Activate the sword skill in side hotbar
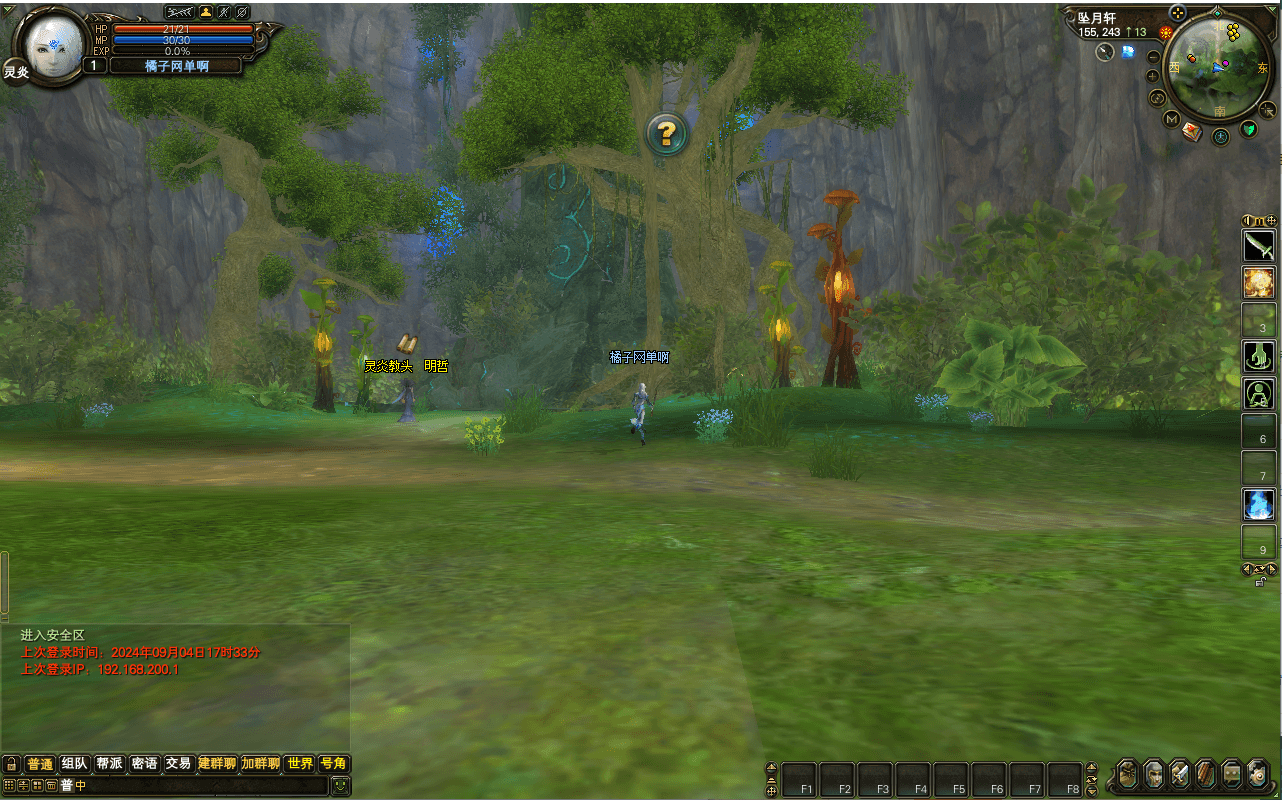 1258,244
